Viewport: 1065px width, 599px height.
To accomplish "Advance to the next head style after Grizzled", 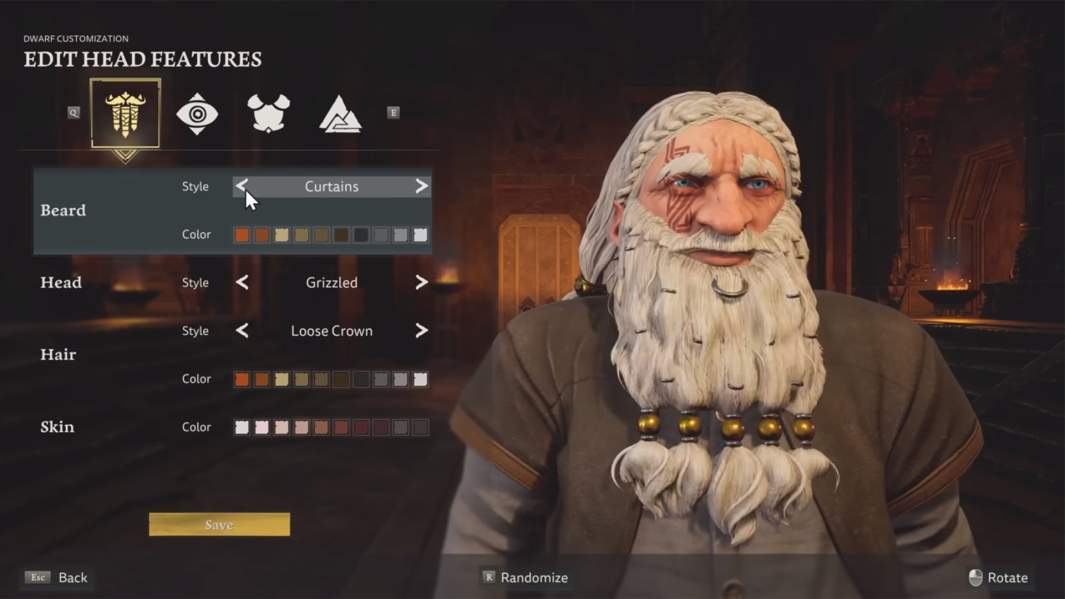I will click(x=421, y=283).
